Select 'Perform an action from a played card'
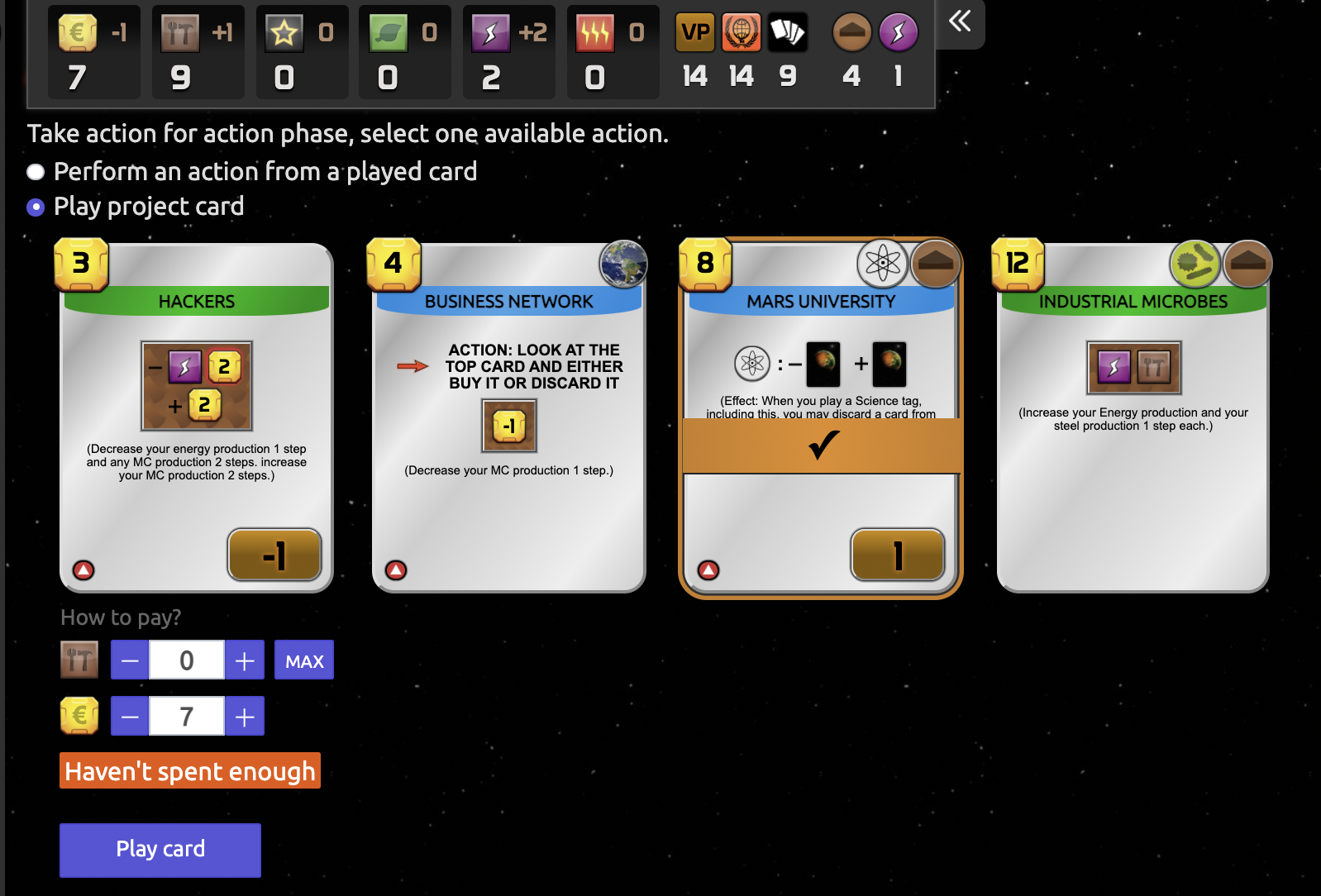The image size is (1321, 896). (x=36, y=172)
